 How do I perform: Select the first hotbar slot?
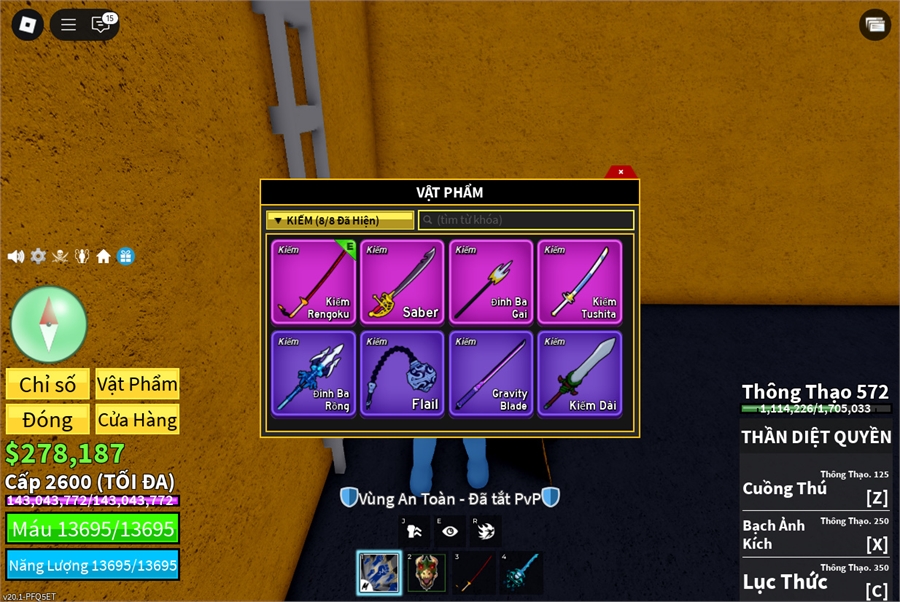tap(379, 573)
